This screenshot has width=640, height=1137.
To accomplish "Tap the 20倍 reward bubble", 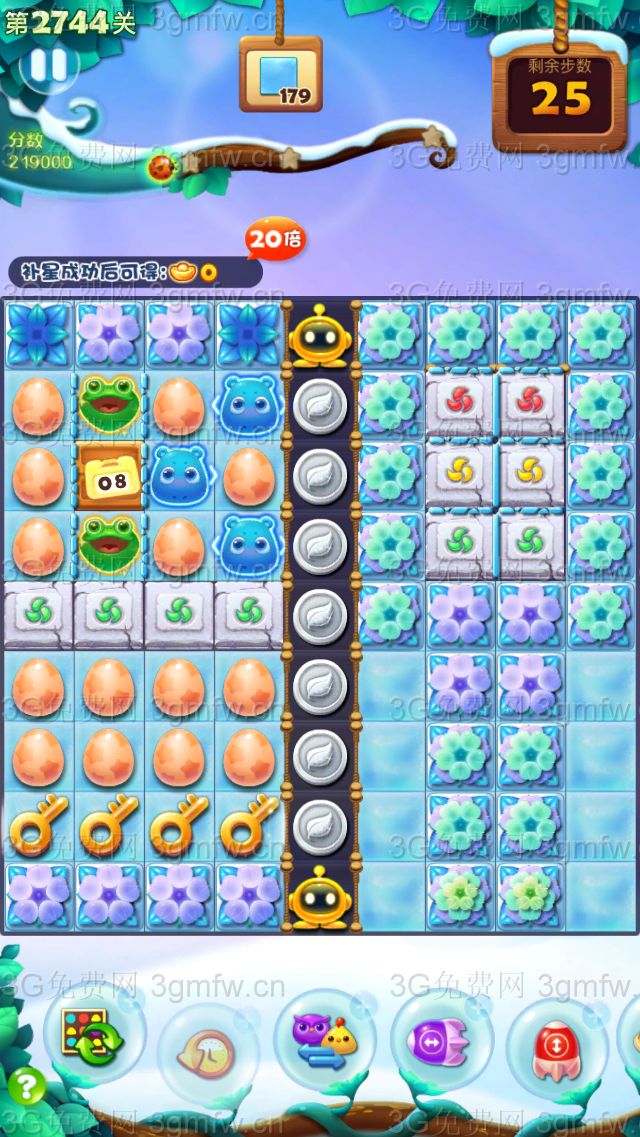I will point(275,239).
